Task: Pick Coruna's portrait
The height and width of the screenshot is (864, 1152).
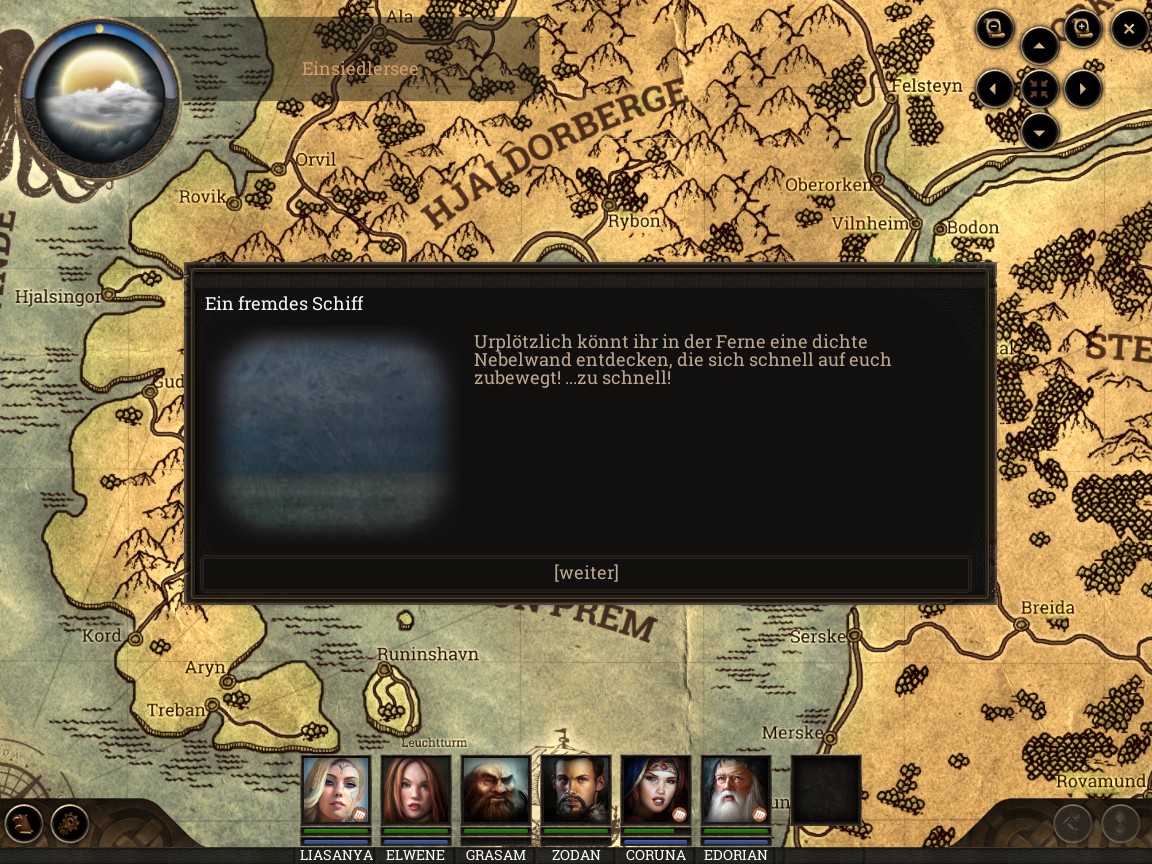Action: (x=656, y=790)
